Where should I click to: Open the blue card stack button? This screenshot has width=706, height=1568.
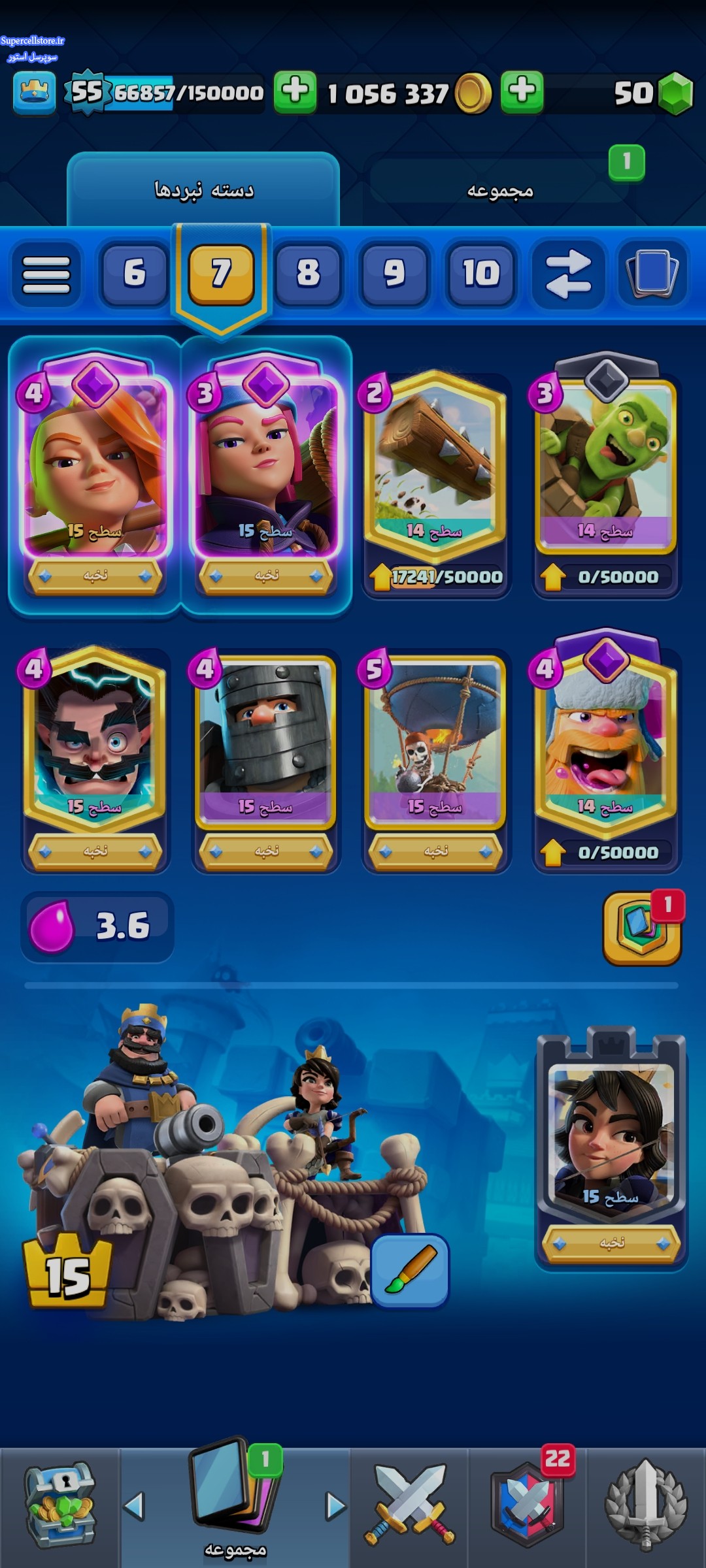[652, 273]
